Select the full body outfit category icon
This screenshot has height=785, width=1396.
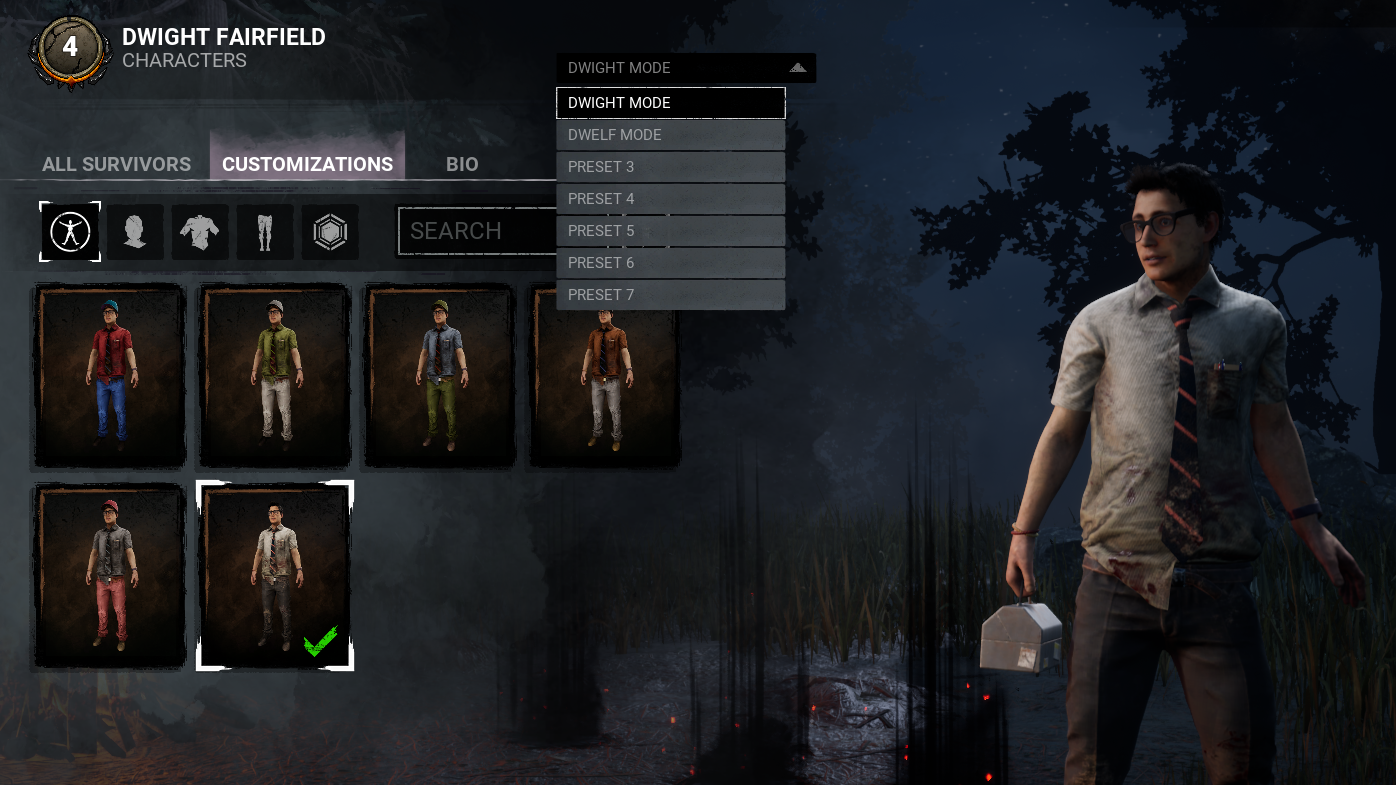69,231
